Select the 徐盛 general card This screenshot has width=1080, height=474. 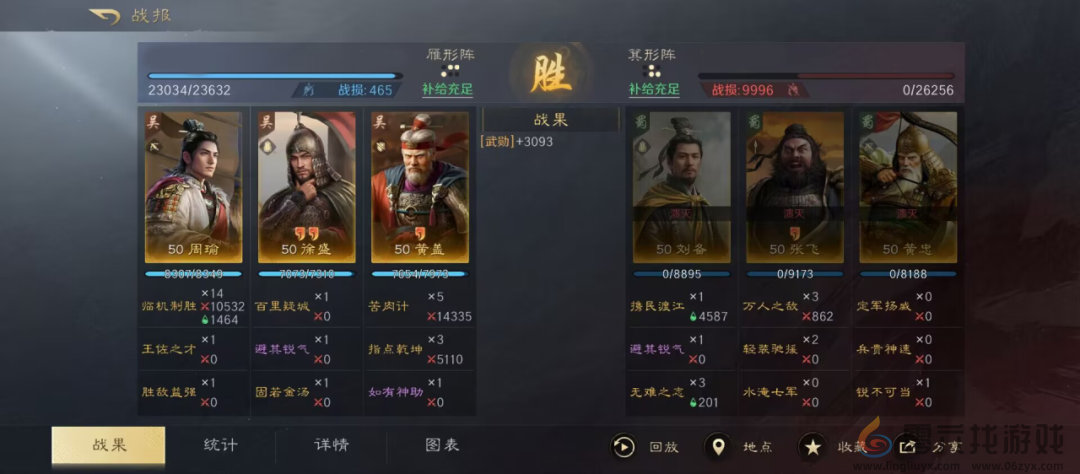click(306, 186)
